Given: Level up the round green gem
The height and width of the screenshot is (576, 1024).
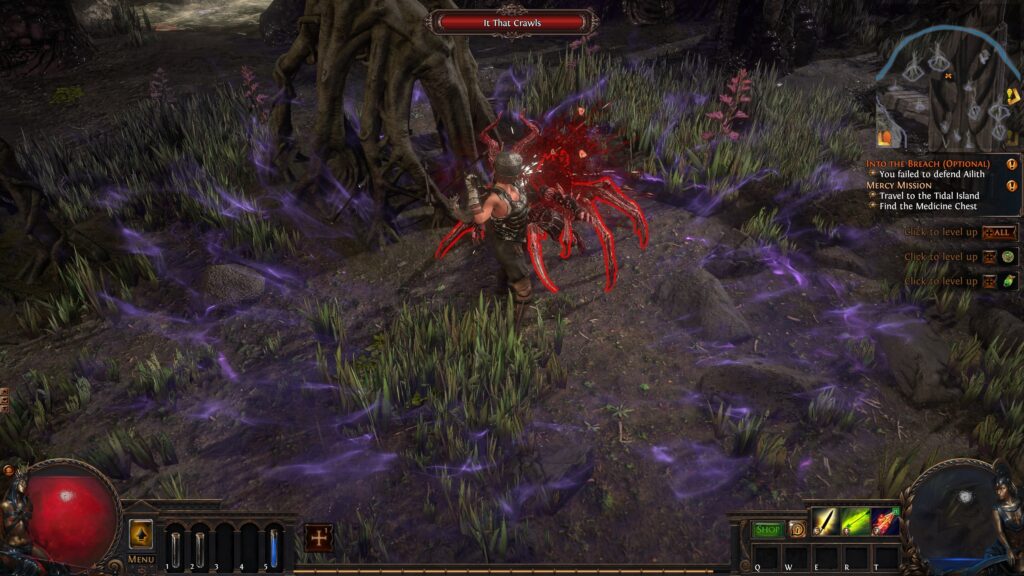Looking at the screenshot, I should point(1009,257).
